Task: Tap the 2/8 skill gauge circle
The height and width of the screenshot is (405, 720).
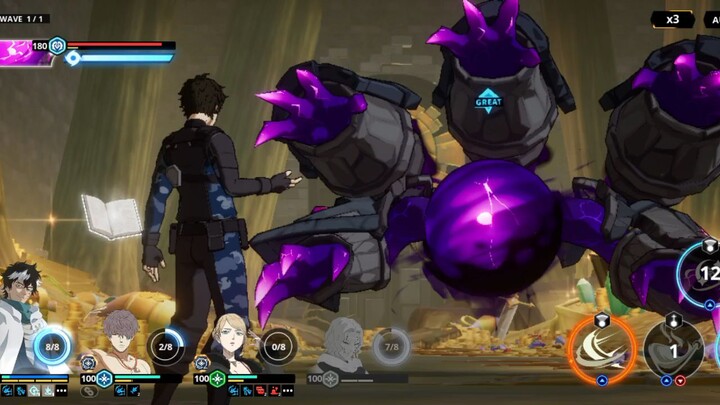Action: pos(165,346)
